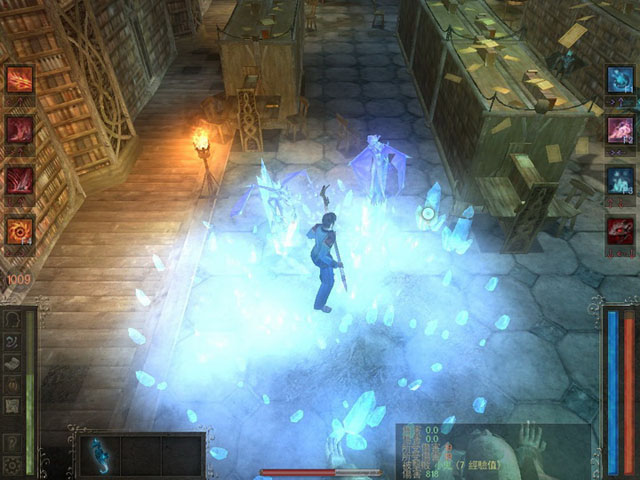Cast the orange fire spiral F4 skill
Screen dimensions: 640x480
point(20,231)
